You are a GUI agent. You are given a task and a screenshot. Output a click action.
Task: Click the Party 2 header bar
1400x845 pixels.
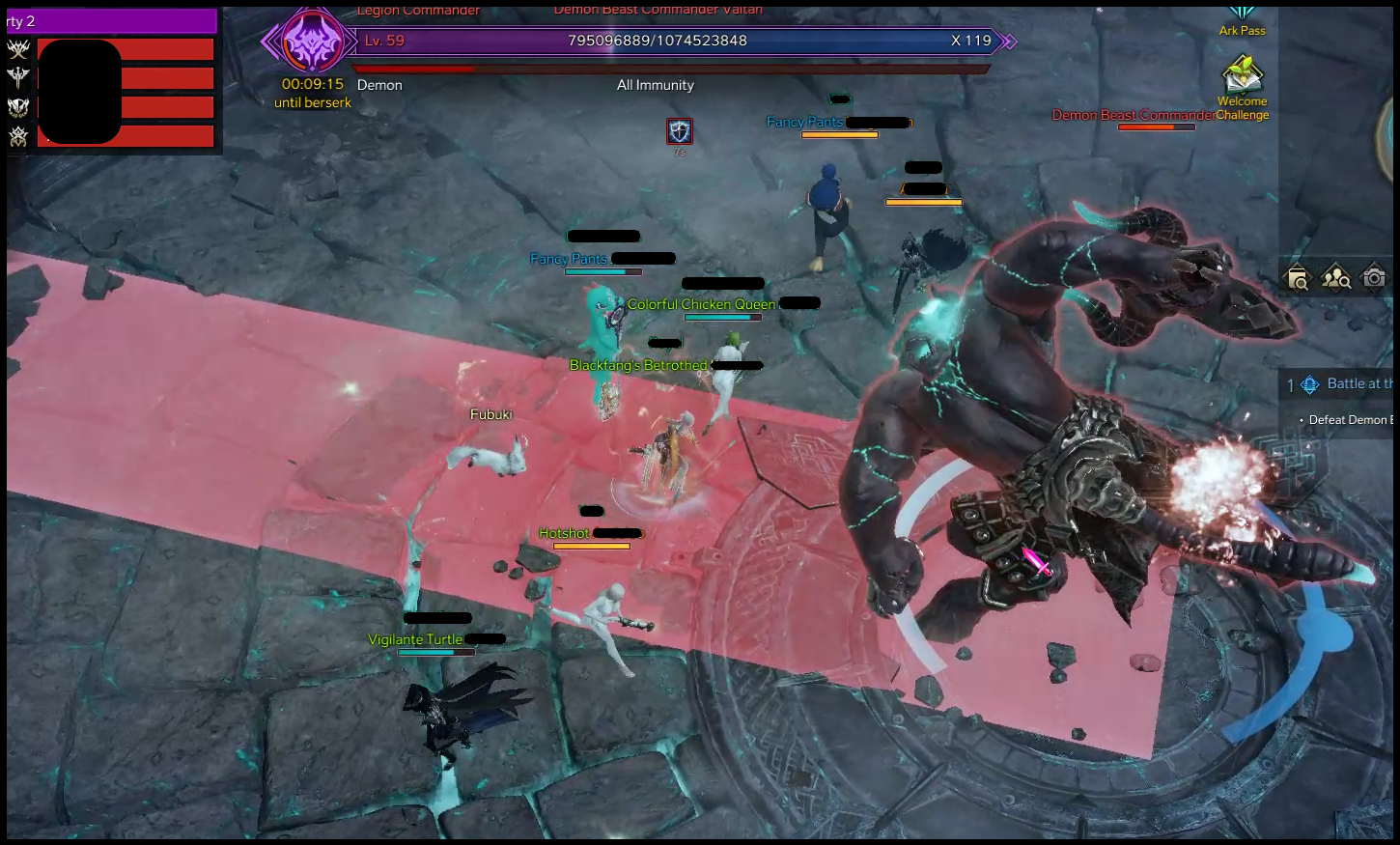click(111, 21)
